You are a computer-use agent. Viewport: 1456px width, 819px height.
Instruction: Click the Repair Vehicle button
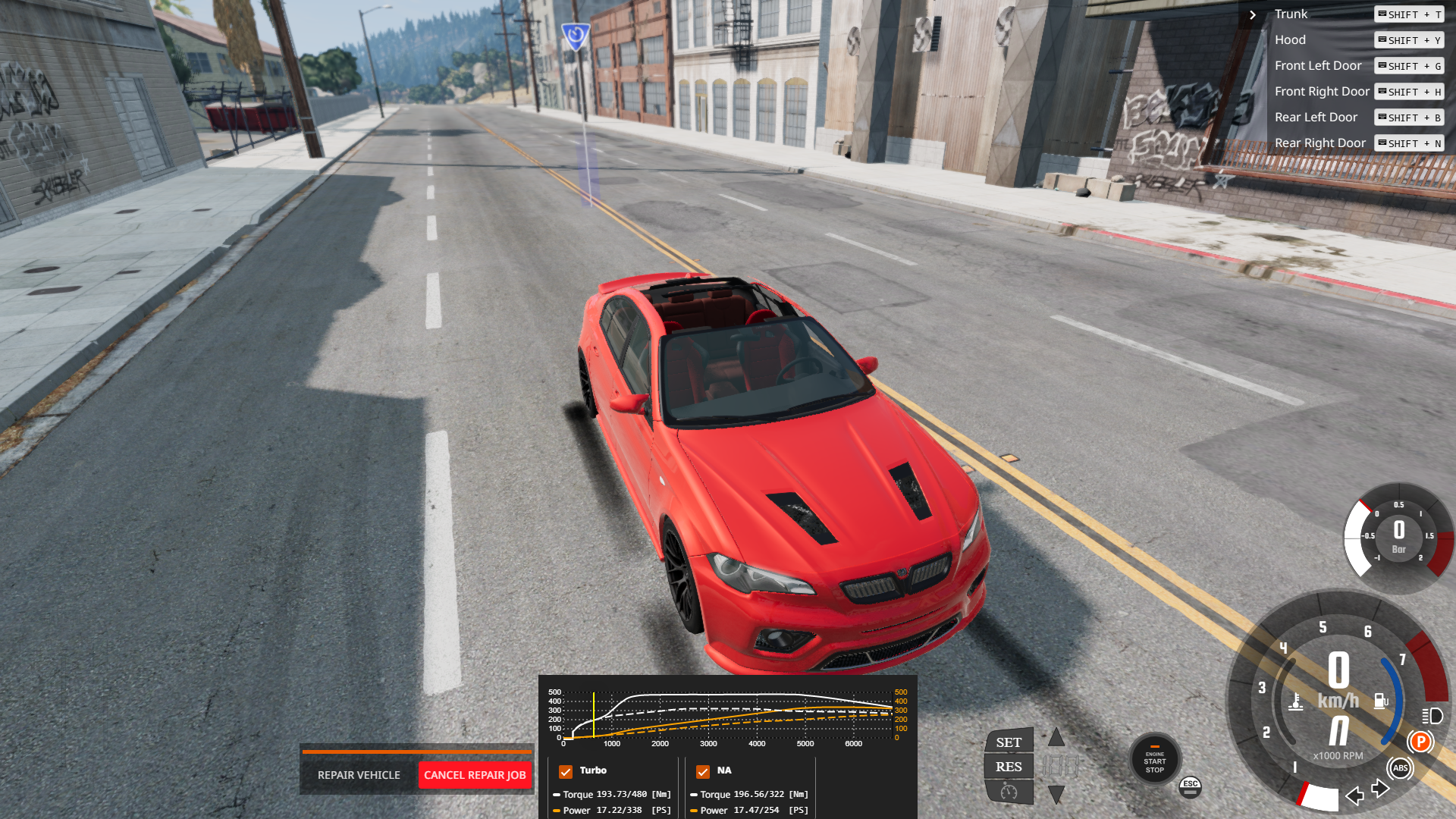359,775
